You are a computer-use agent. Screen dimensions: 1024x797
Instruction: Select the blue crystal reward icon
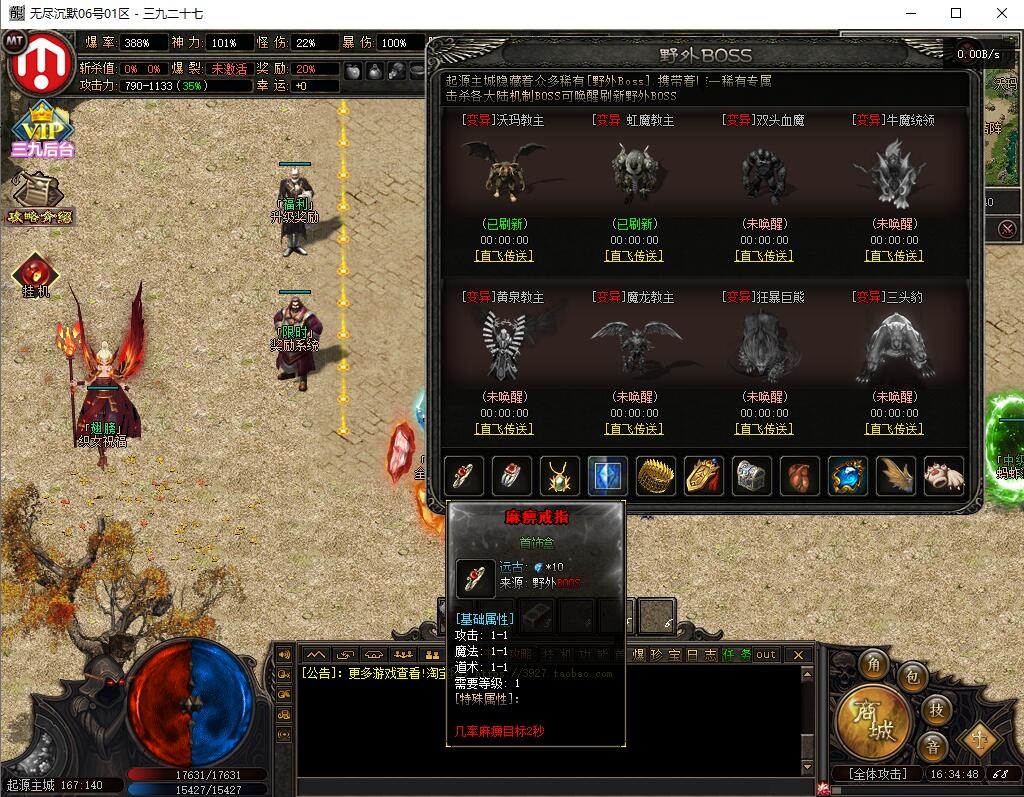click(x=608, y=476)
